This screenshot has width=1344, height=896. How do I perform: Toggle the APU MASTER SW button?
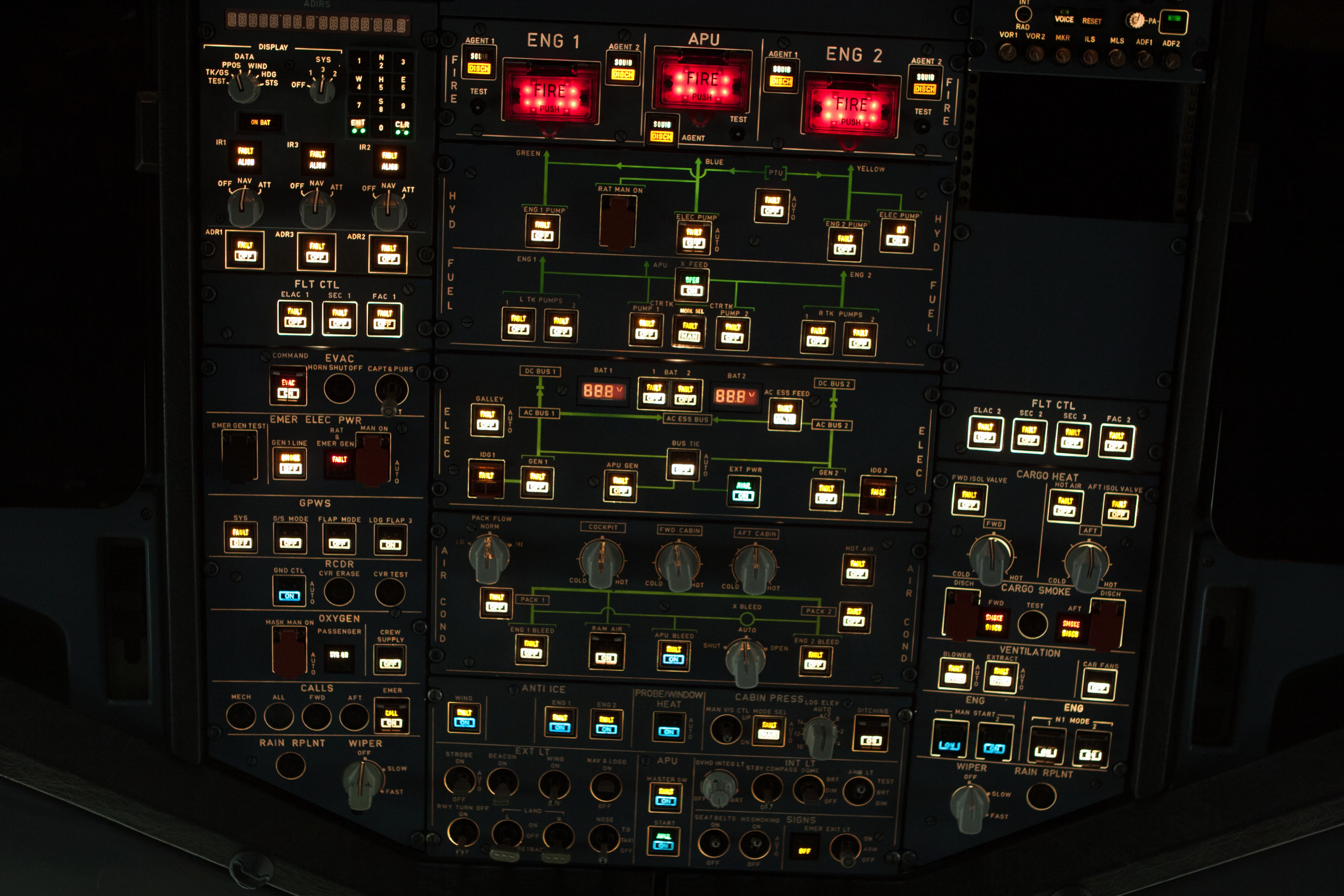click(x=665, y=796)
